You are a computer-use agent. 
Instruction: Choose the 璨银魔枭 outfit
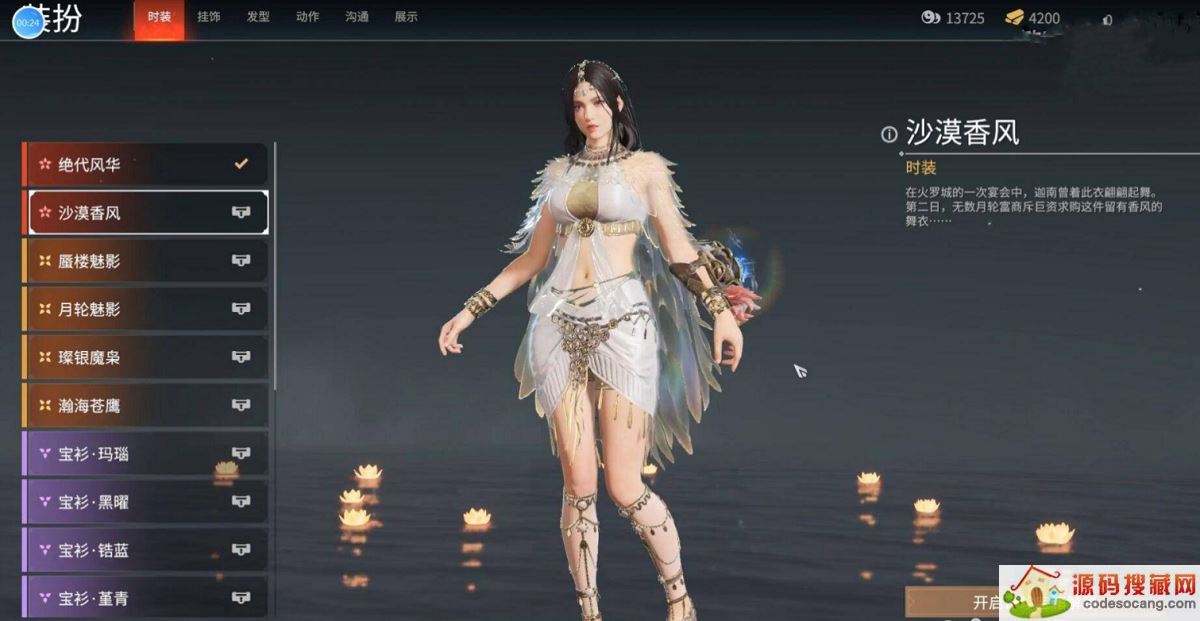146,357
